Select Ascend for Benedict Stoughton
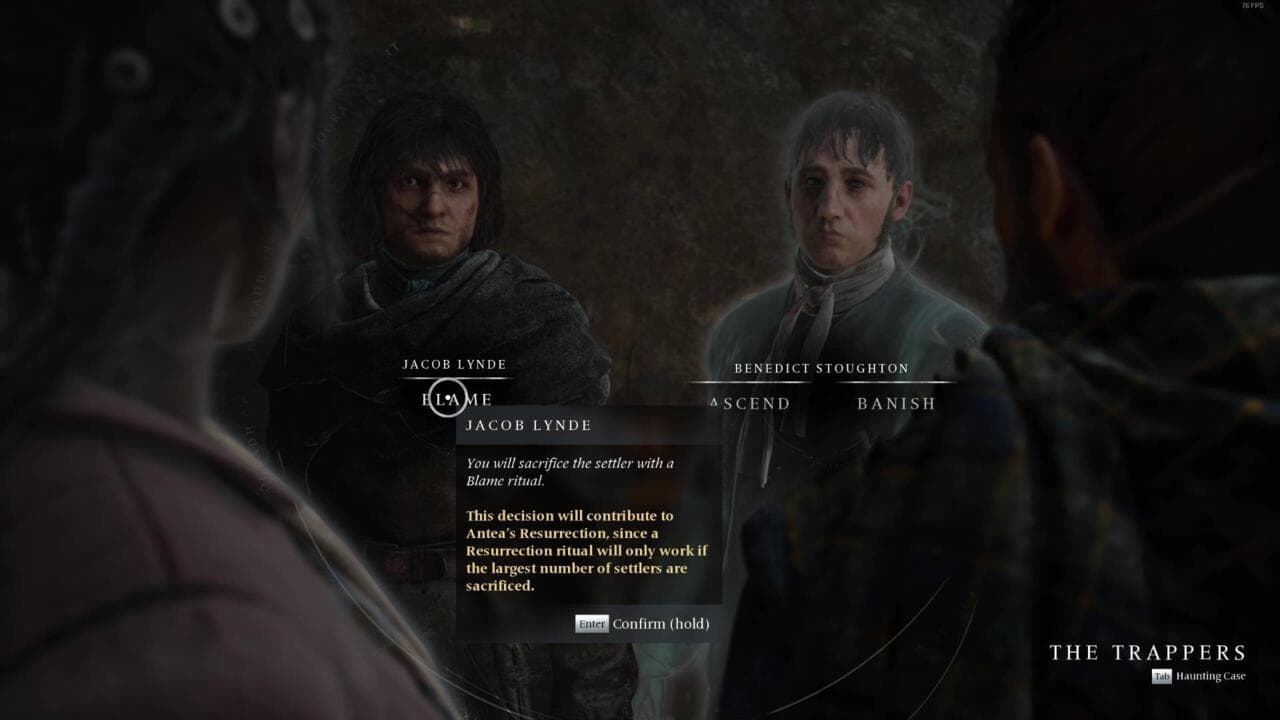 pyautogui.click(x=750, y=404)
